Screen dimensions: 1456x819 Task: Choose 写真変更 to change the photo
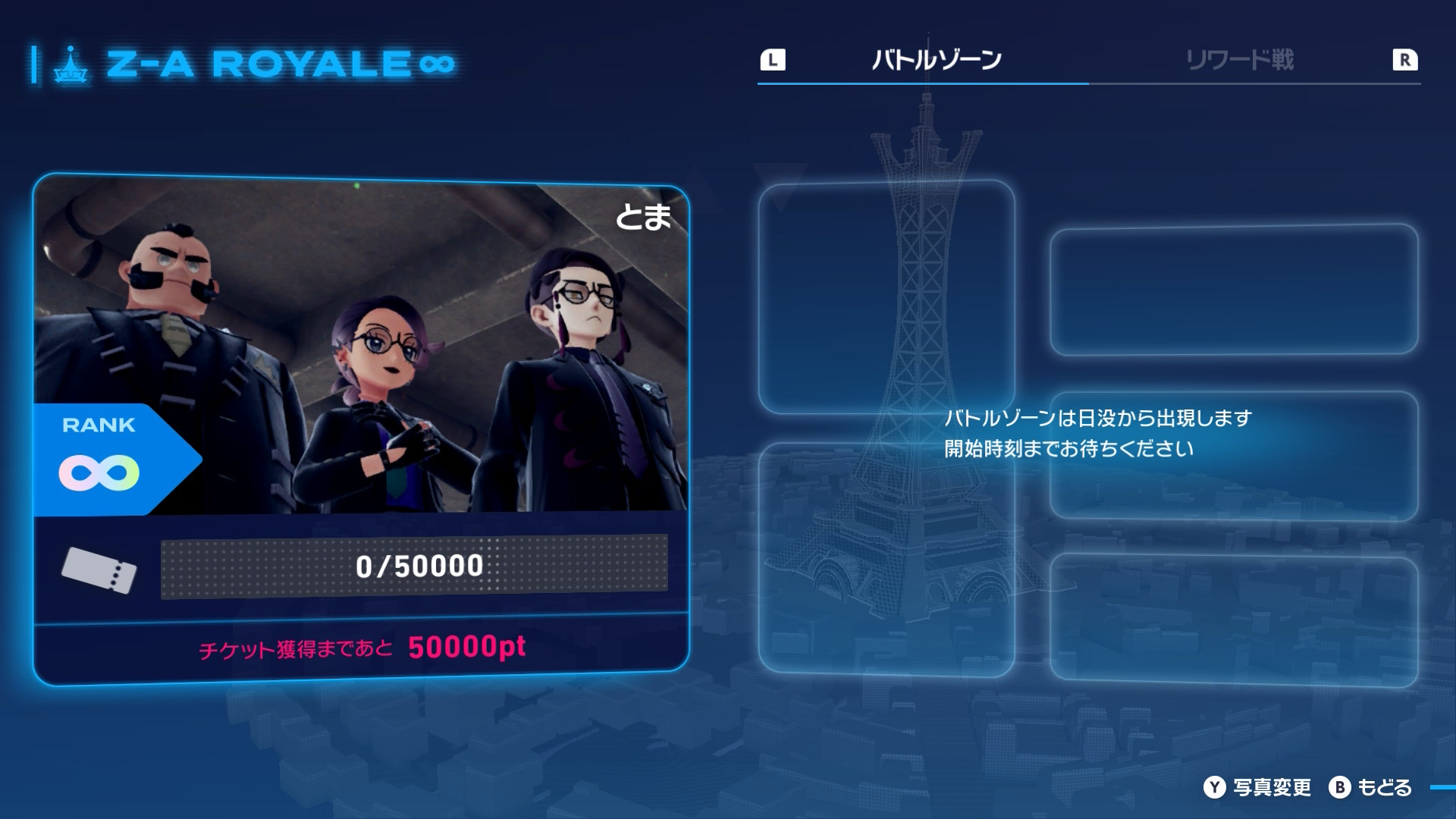pyautogui.click(x=1258, y=787)
